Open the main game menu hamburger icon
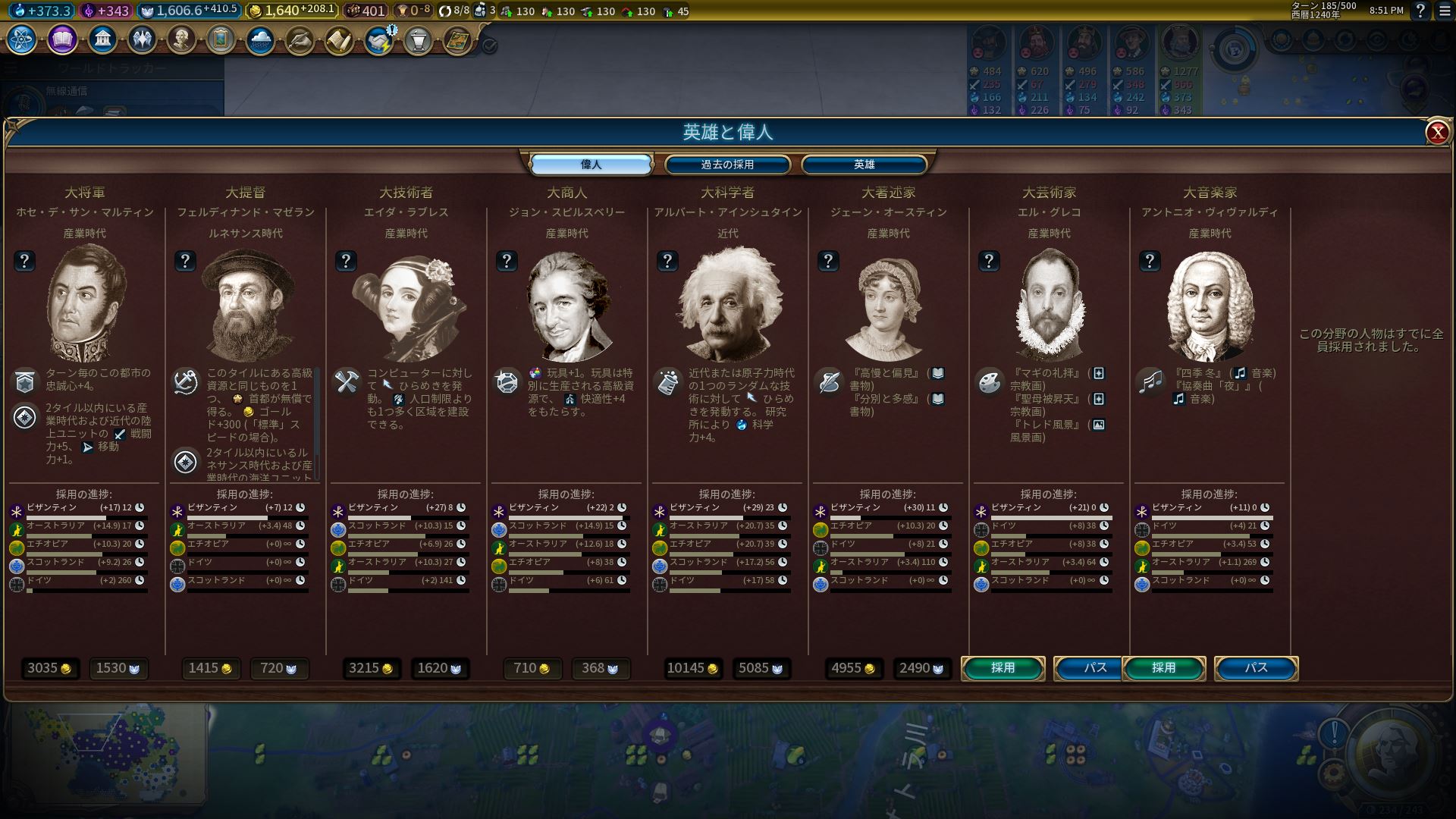Screen dimensions: 1456x819 pos(1444,11)
